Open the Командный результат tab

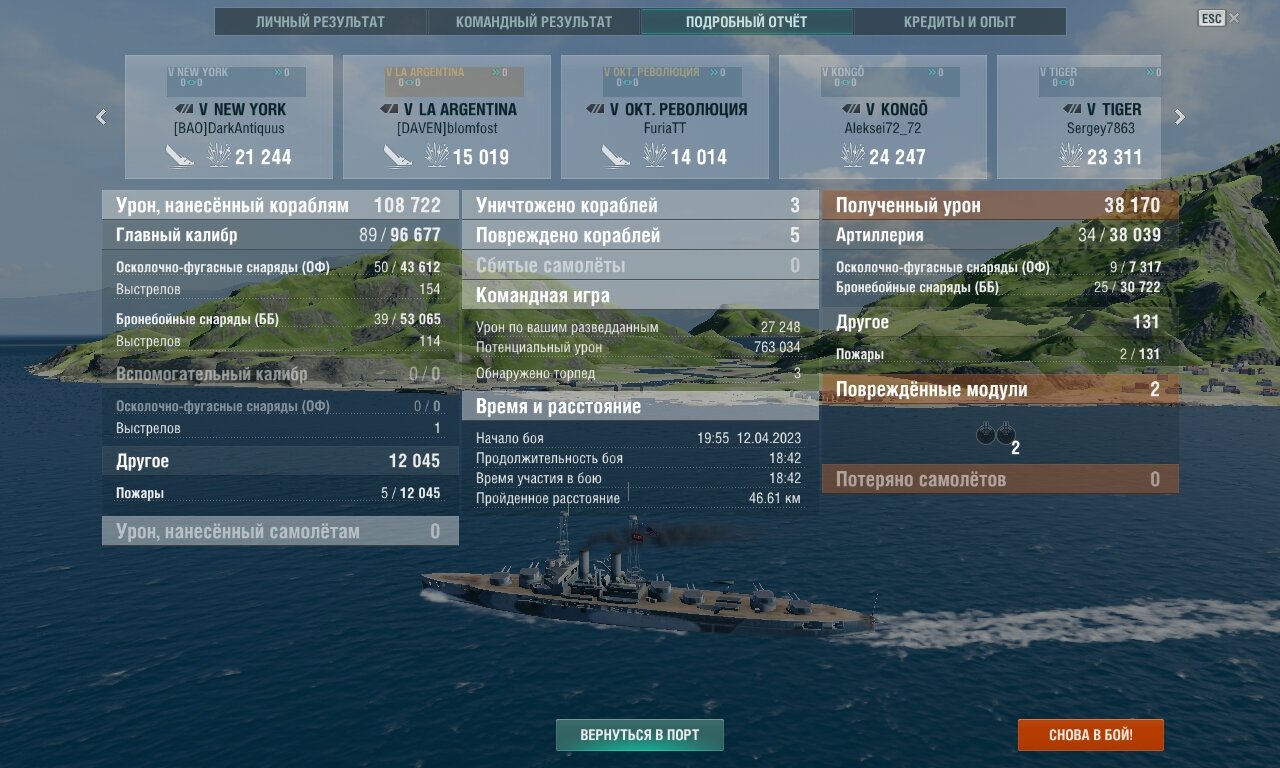click(534, 22)
